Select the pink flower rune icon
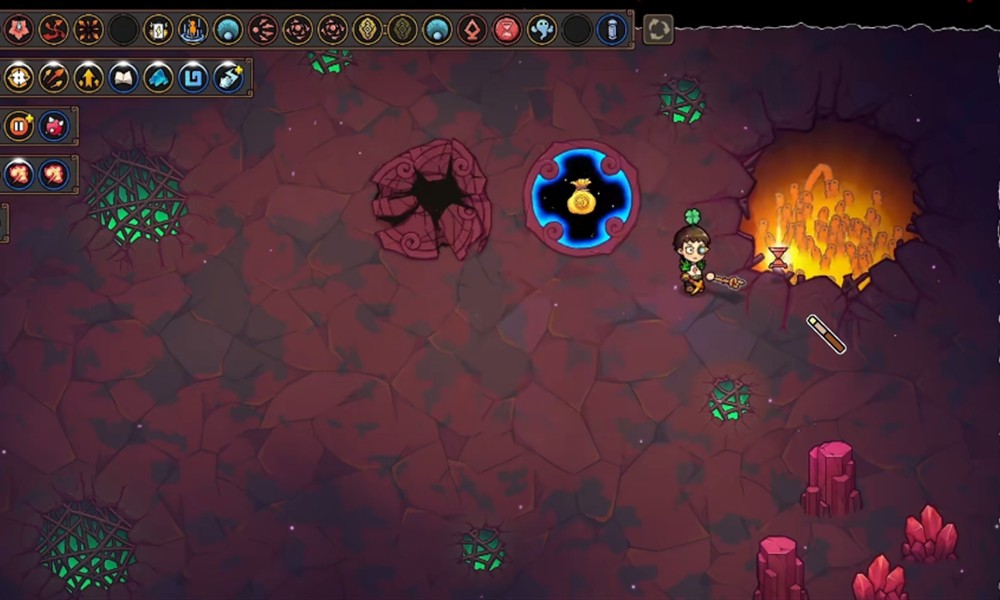Image resolution: width=1000 pixels, height=600 pixels. 18,29
